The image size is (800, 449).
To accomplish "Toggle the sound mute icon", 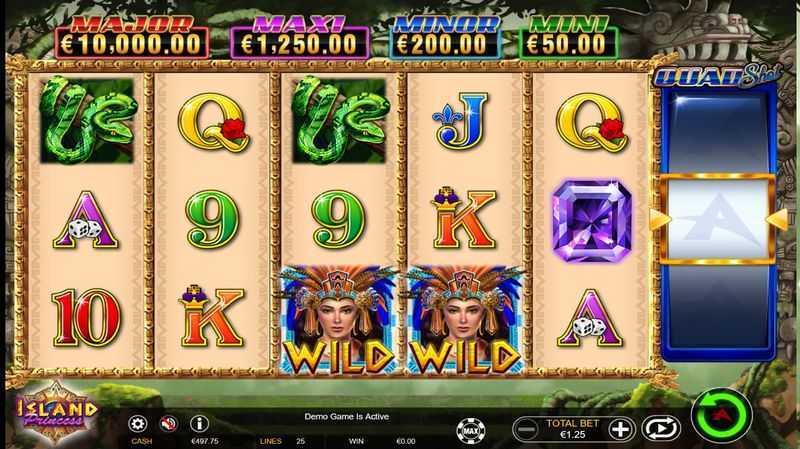I will pos(168,424).
